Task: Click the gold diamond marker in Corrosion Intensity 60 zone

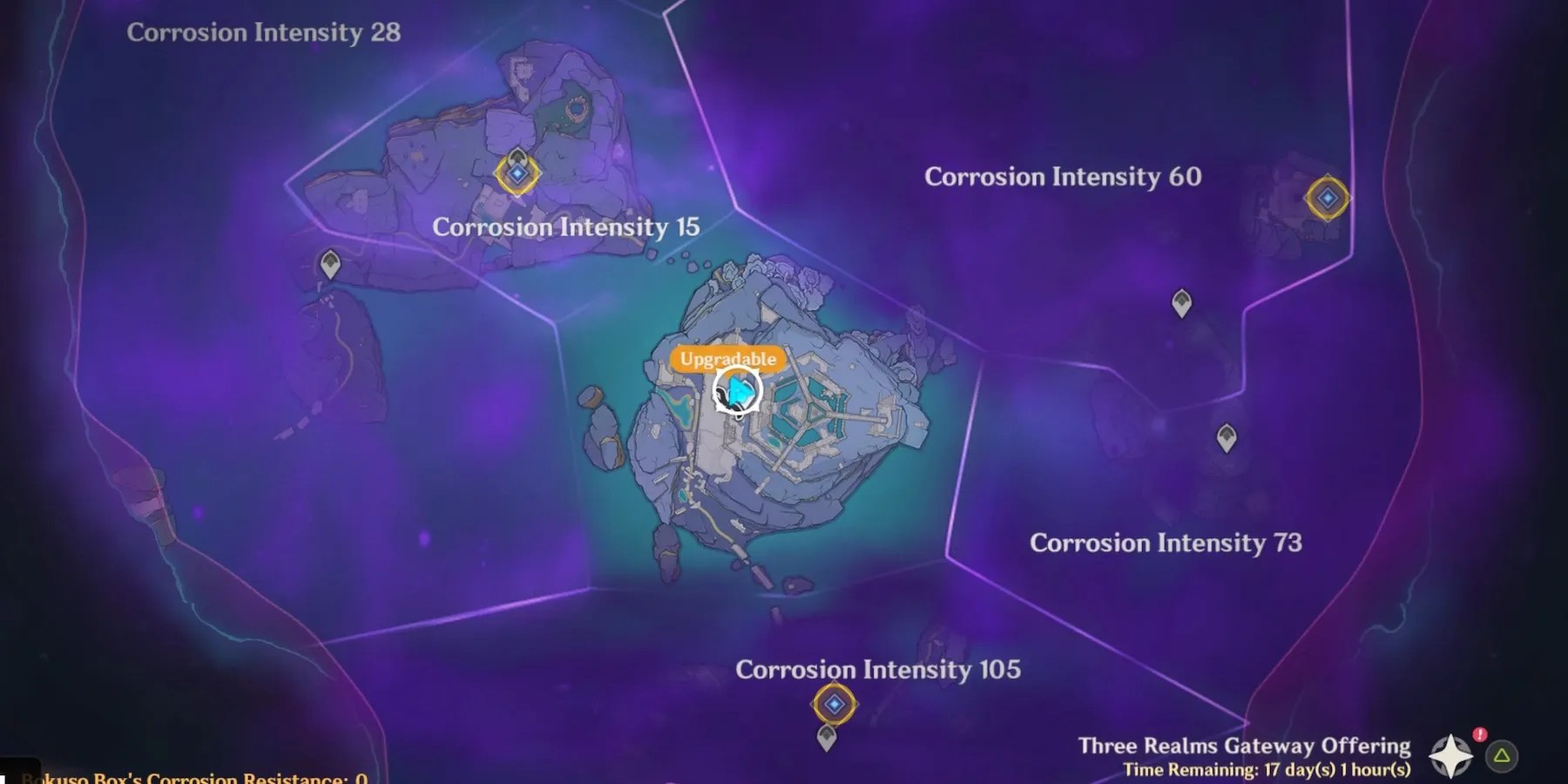Action: [1327, 197]
